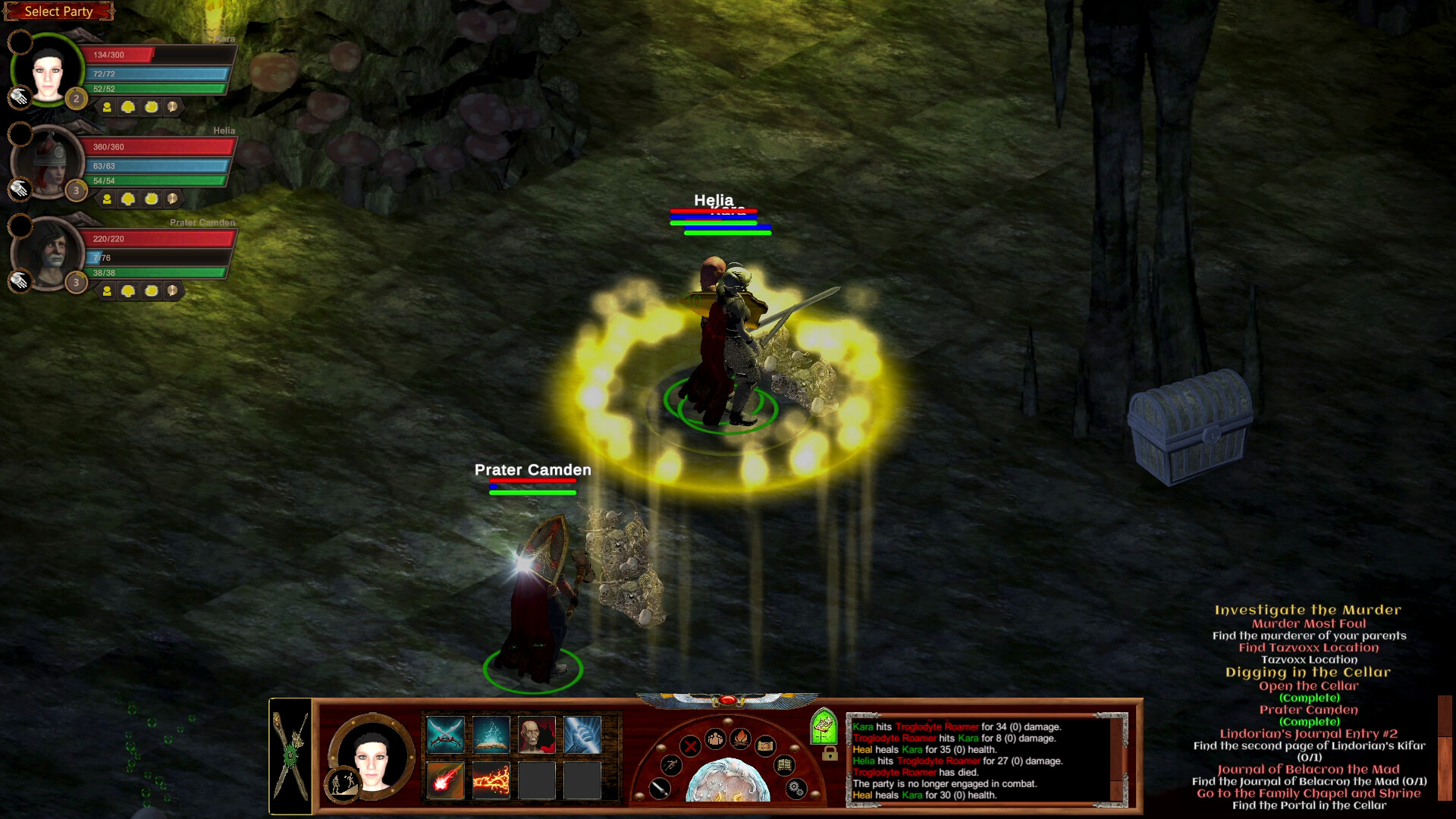This screenshot has height=819, width=1456.
Task: Open the map scroll icon on the dial
Action: (x=766, y=746)
